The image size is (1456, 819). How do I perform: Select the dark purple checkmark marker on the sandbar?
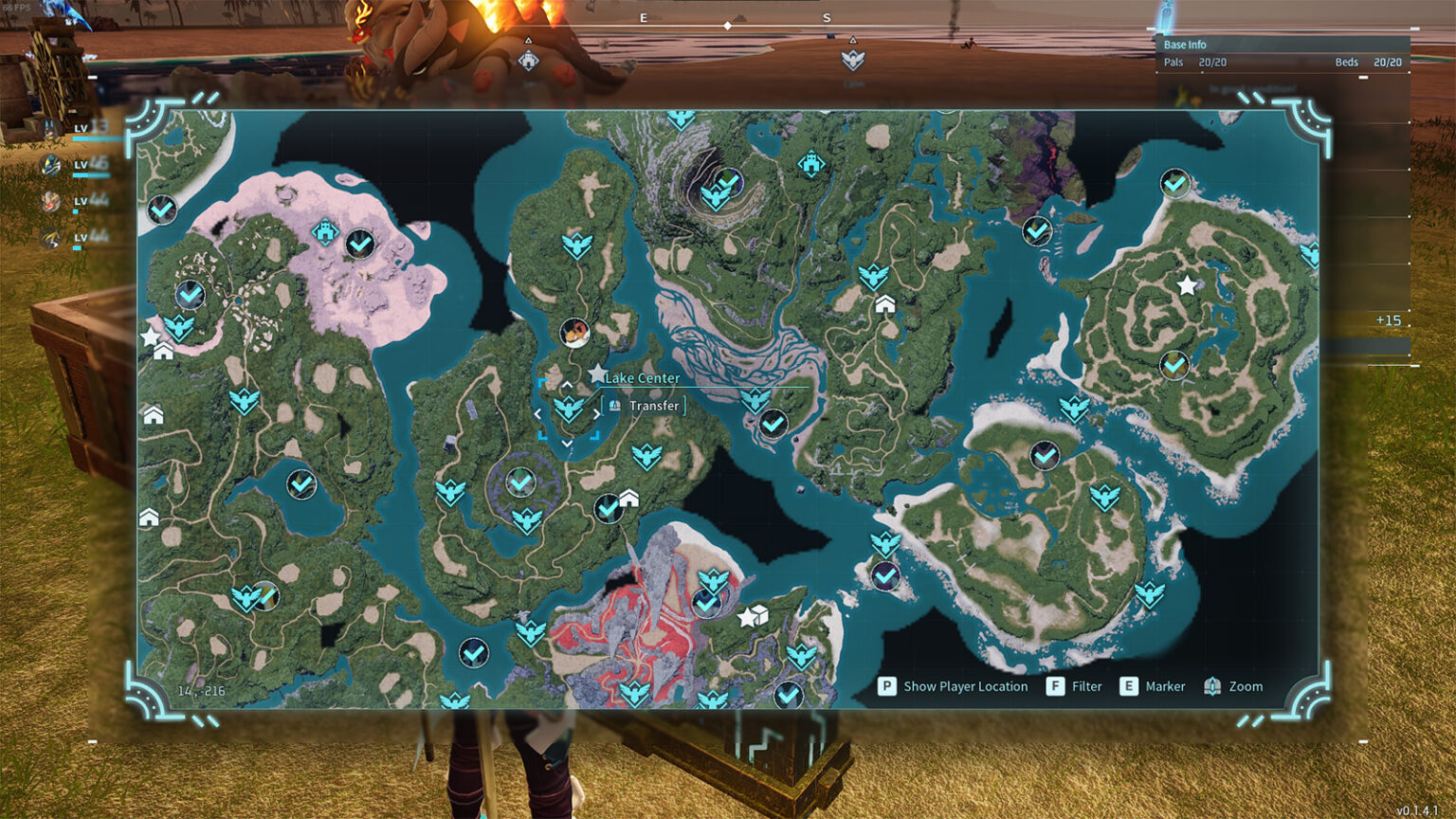pyautogui.click(x=885, y=575)
